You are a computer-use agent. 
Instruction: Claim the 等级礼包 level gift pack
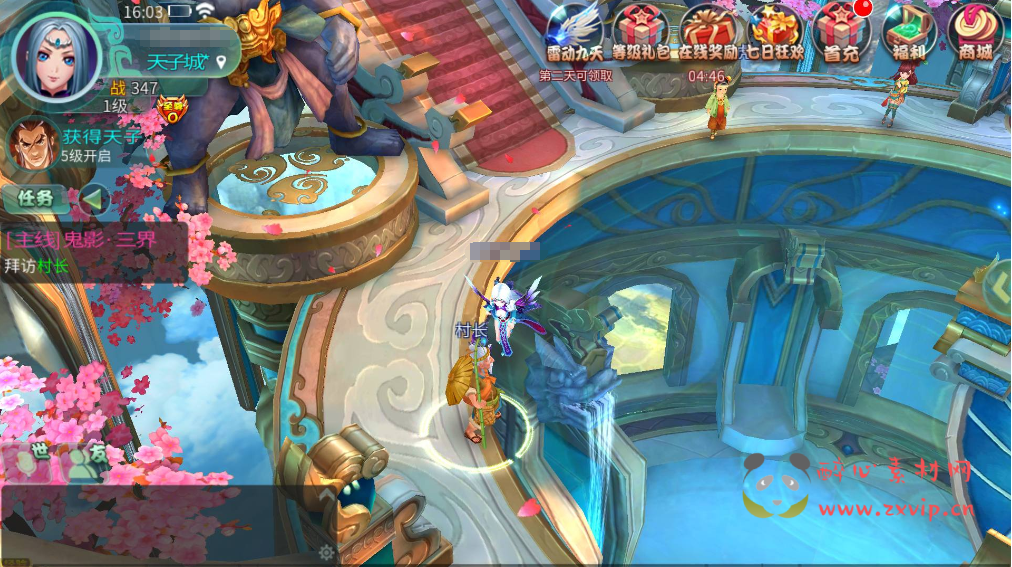pyautogui.click(x=639, y=32)
